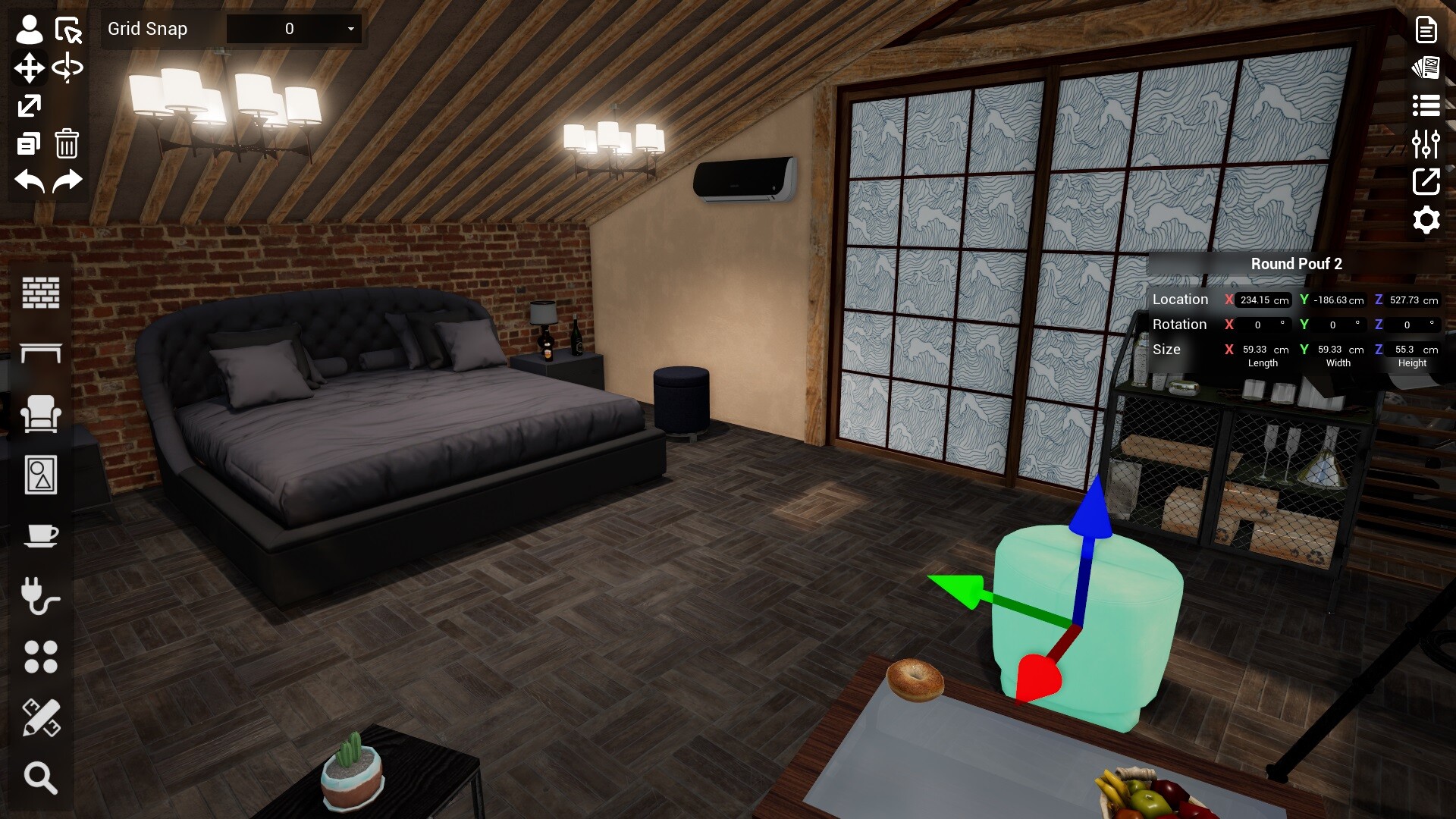
Task: Click the export icon on the right panel
Action: coord(1426,182)
